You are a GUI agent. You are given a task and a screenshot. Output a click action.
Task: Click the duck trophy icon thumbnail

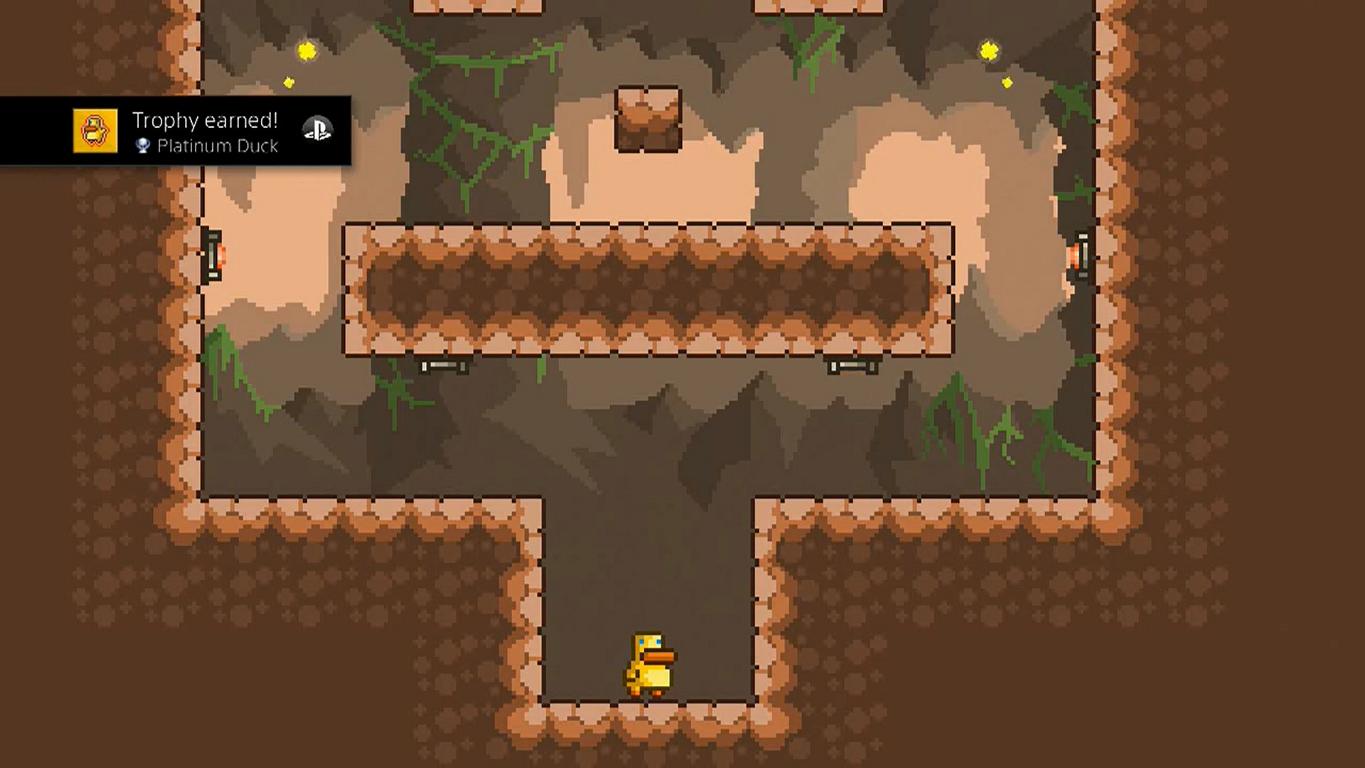click(x=95, y=131)
